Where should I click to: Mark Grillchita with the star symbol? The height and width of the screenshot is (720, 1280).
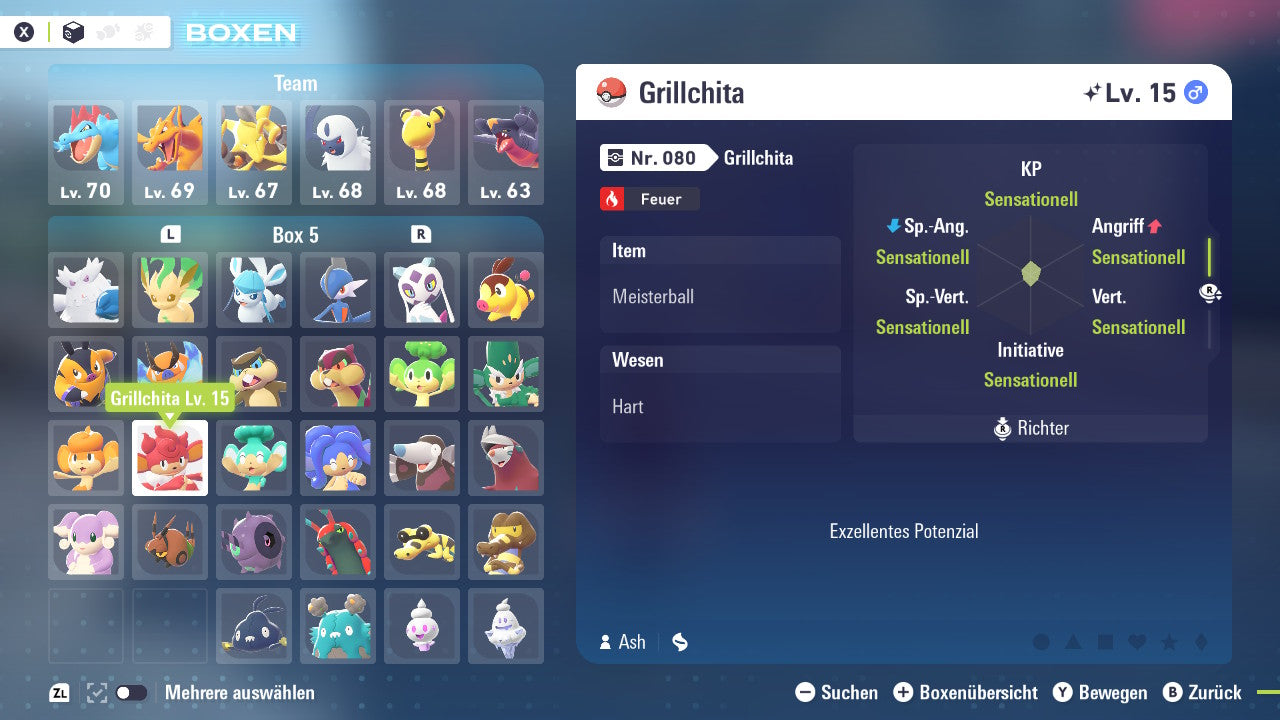point(1169,641)
